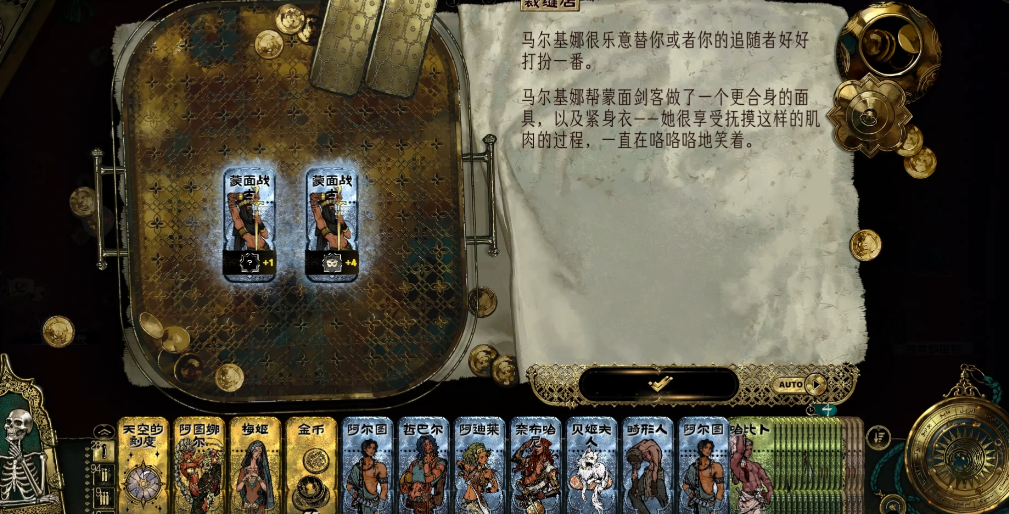Image resolution: width=1009 pixels, height=514 pixels.
Task: Select the 梅姬 card
Action: point(255,465)
